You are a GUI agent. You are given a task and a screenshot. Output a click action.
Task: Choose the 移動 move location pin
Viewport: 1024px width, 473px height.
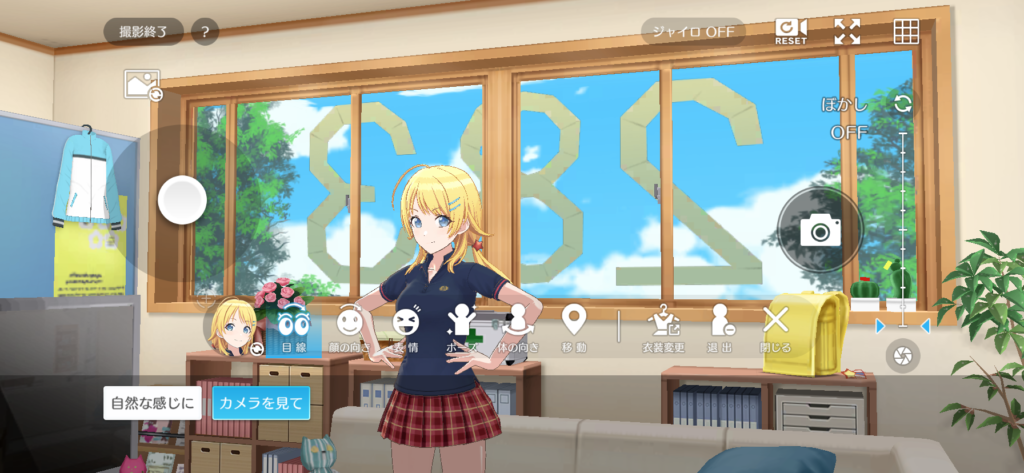573,329
